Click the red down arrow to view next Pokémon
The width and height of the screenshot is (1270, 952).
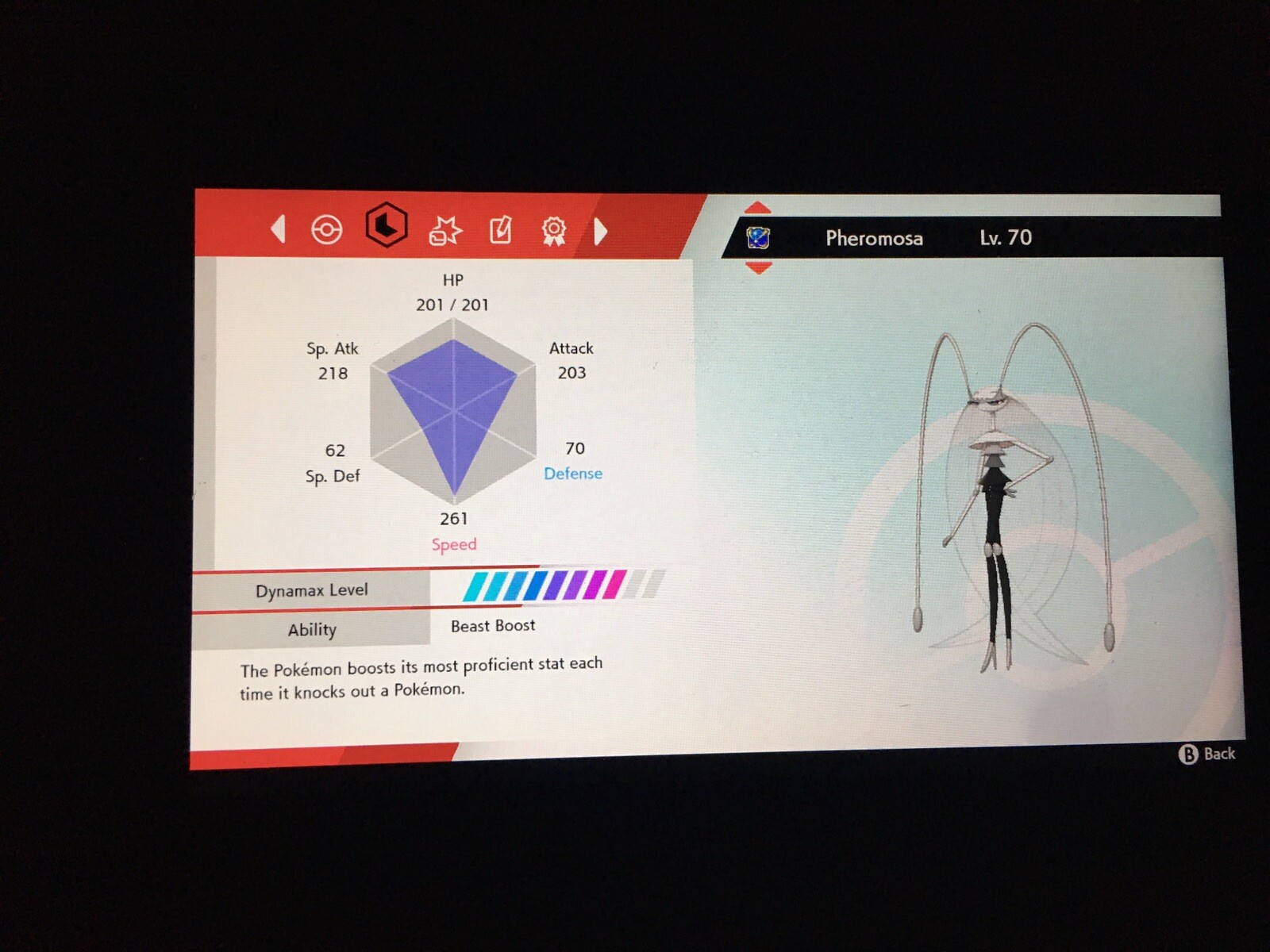pyautogui.click(x=760, y=267)
